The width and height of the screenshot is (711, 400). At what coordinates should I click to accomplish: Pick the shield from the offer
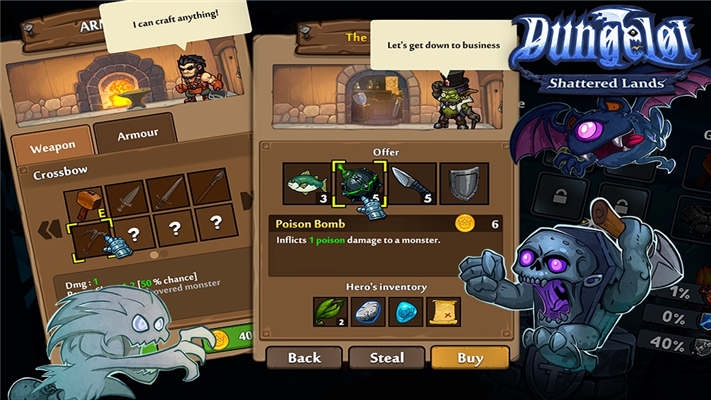(x=464, y=183)
